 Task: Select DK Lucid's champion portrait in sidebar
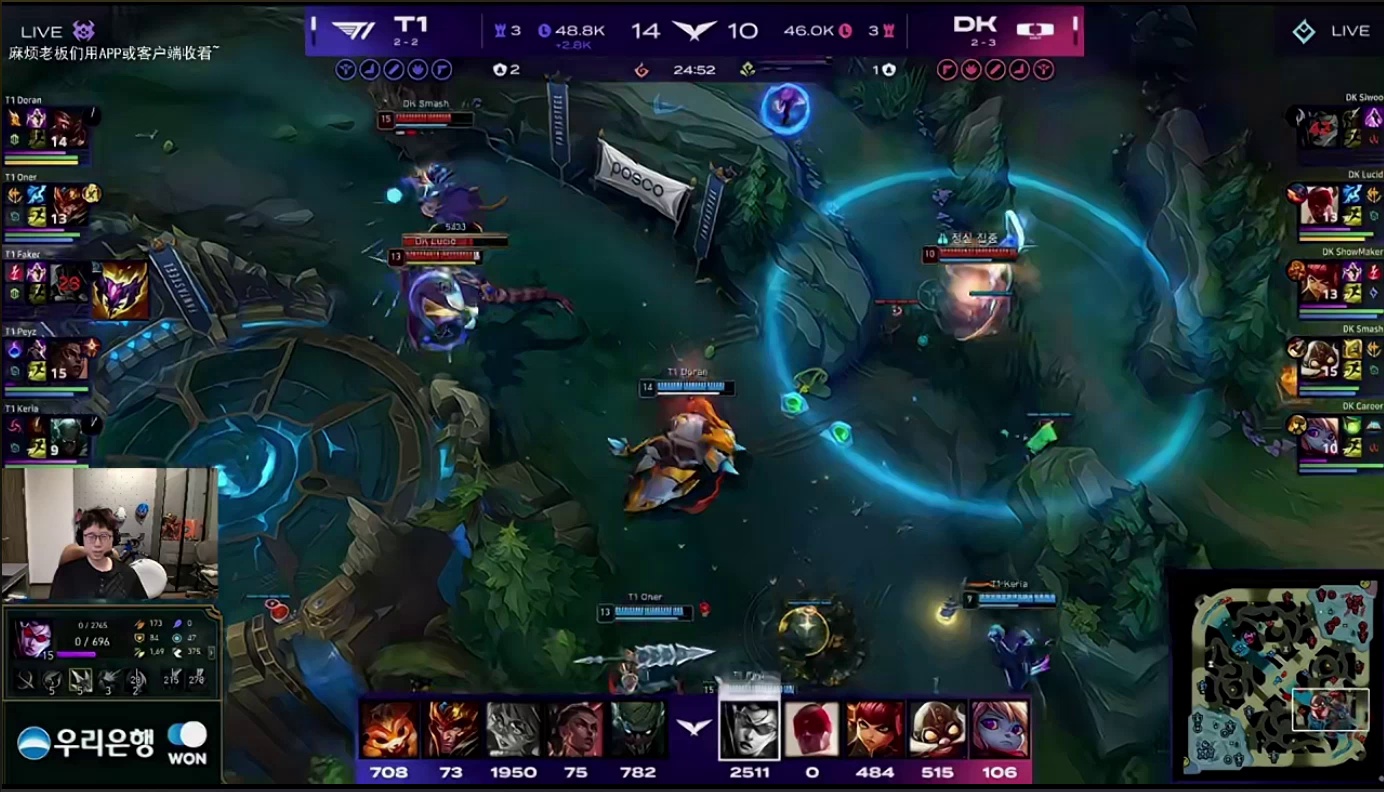coord(1320,206)
